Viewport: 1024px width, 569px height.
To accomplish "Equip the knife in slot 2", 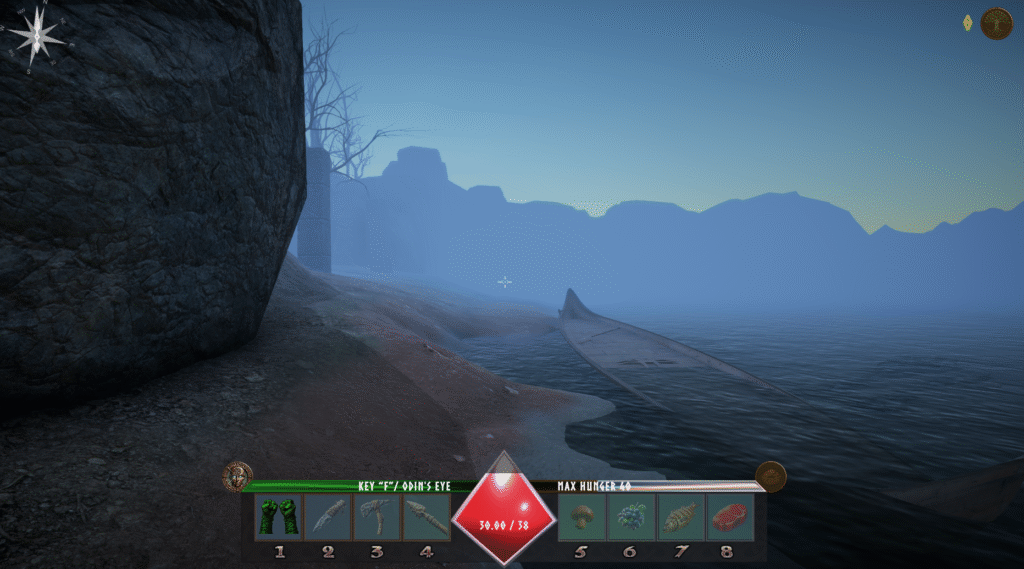I will 327,517.
